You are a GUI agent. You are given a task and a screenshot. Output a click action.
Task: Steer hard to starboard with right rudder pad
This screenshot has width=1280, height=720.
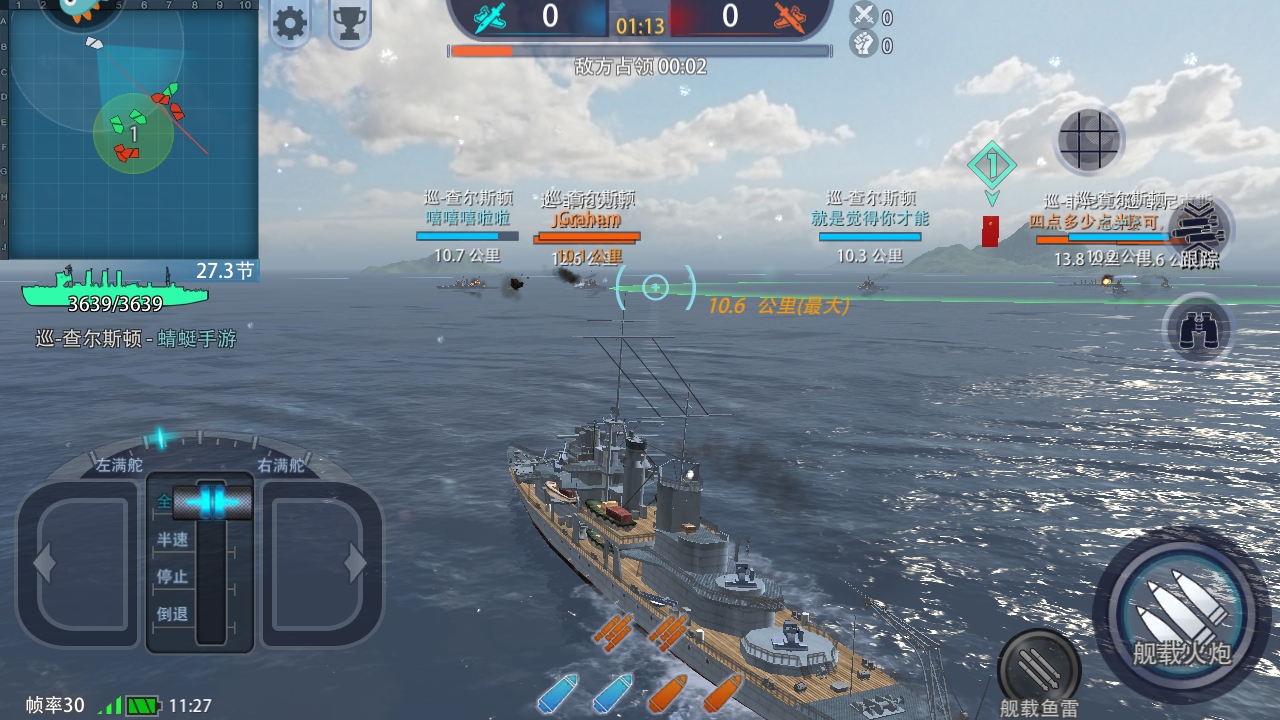[x=320, y=565]
